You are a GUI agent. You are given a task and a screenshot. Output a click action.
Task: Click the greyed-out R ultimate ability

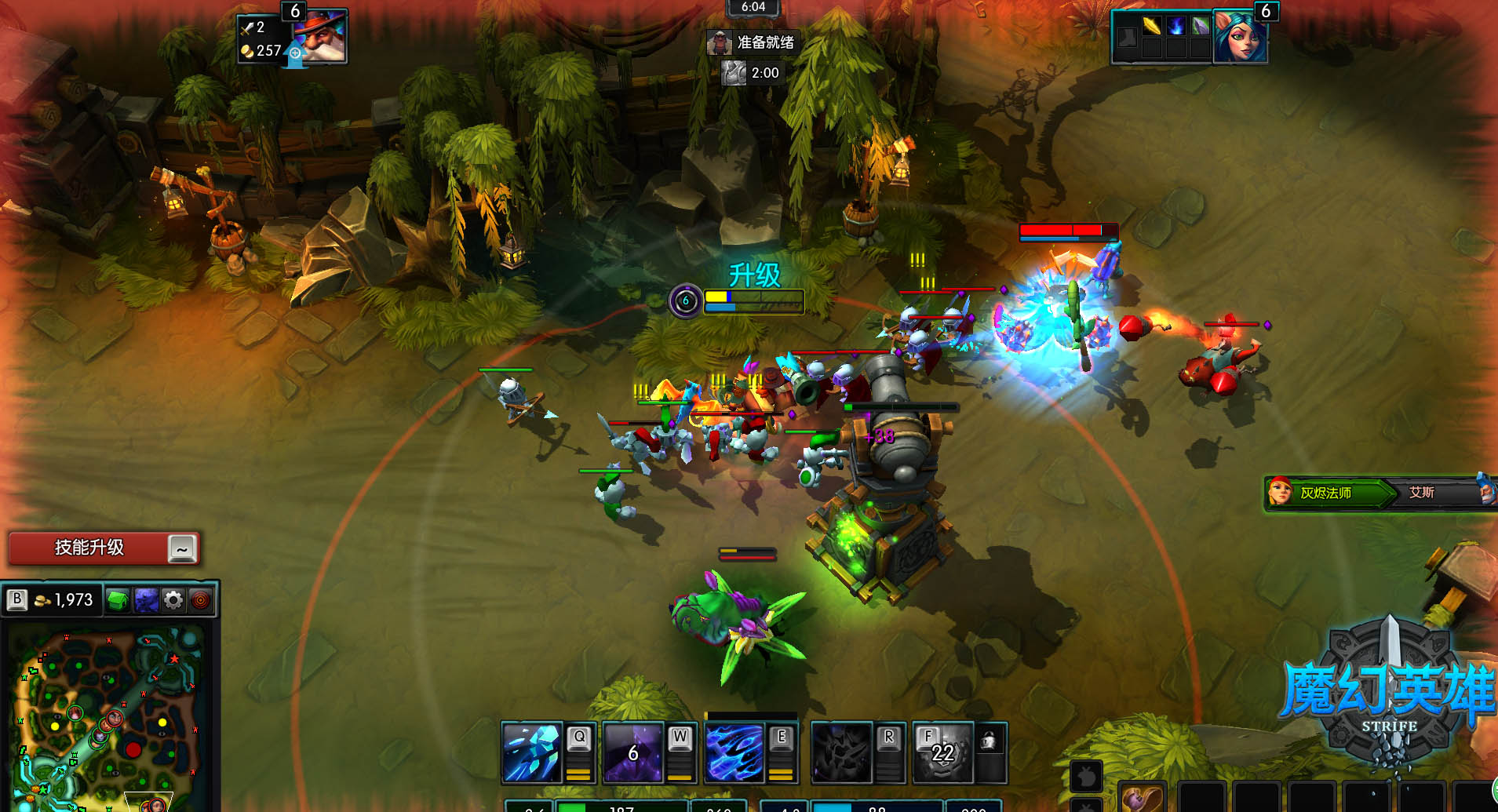(x=841, y=753)
